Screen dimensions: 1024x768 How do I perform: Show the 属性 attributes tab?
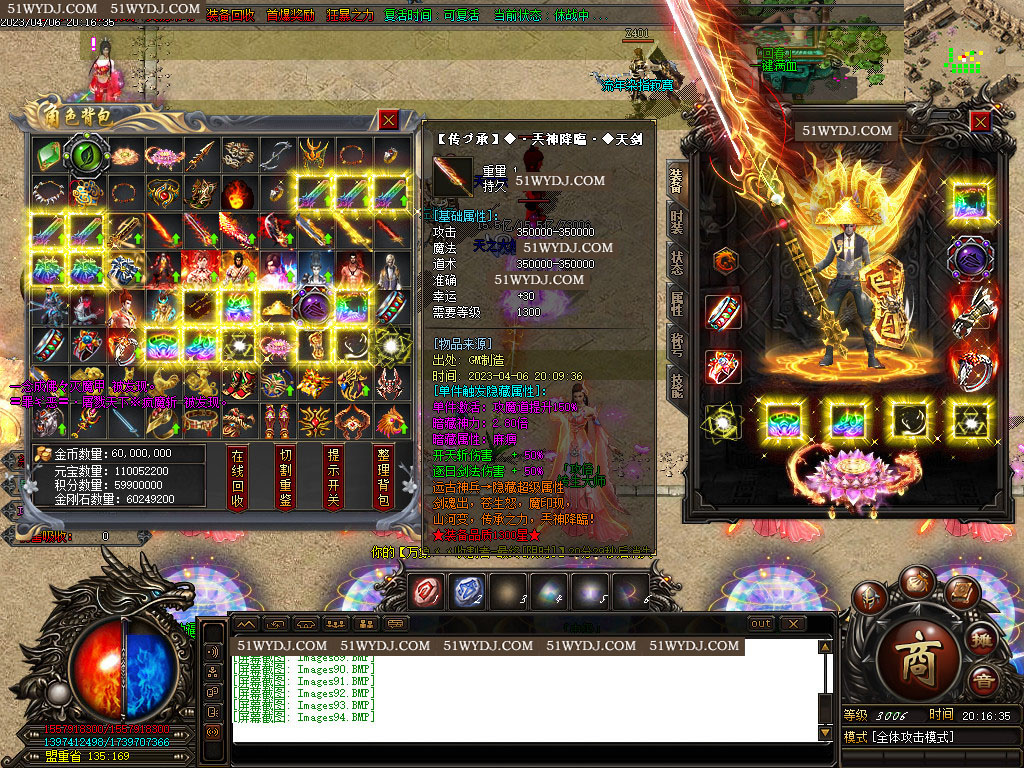677,304
